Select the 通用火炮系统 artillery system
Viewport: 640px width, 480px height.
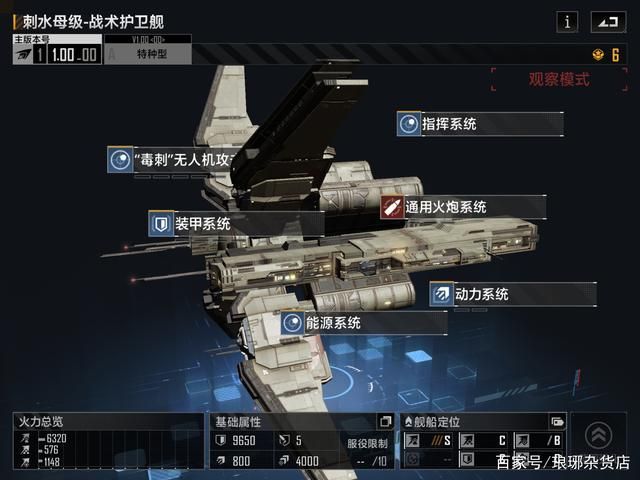[445, 207]
